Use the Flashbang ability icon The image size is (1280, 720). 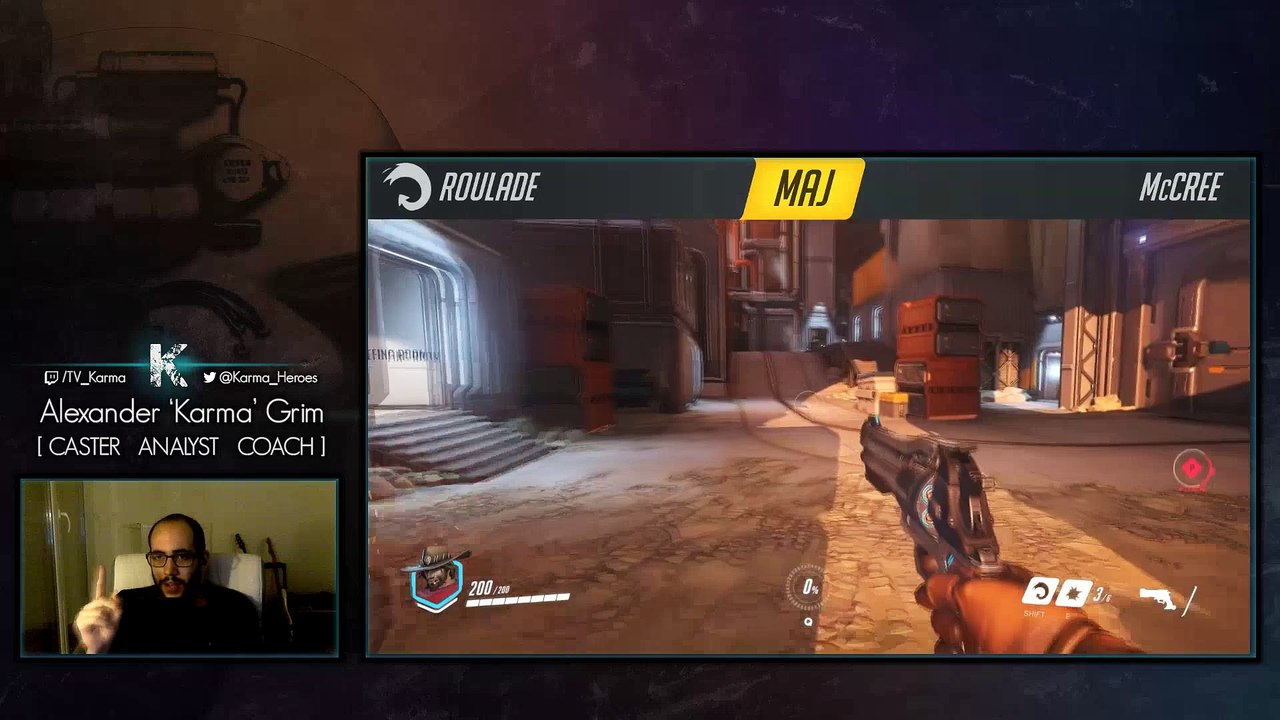1074,593
